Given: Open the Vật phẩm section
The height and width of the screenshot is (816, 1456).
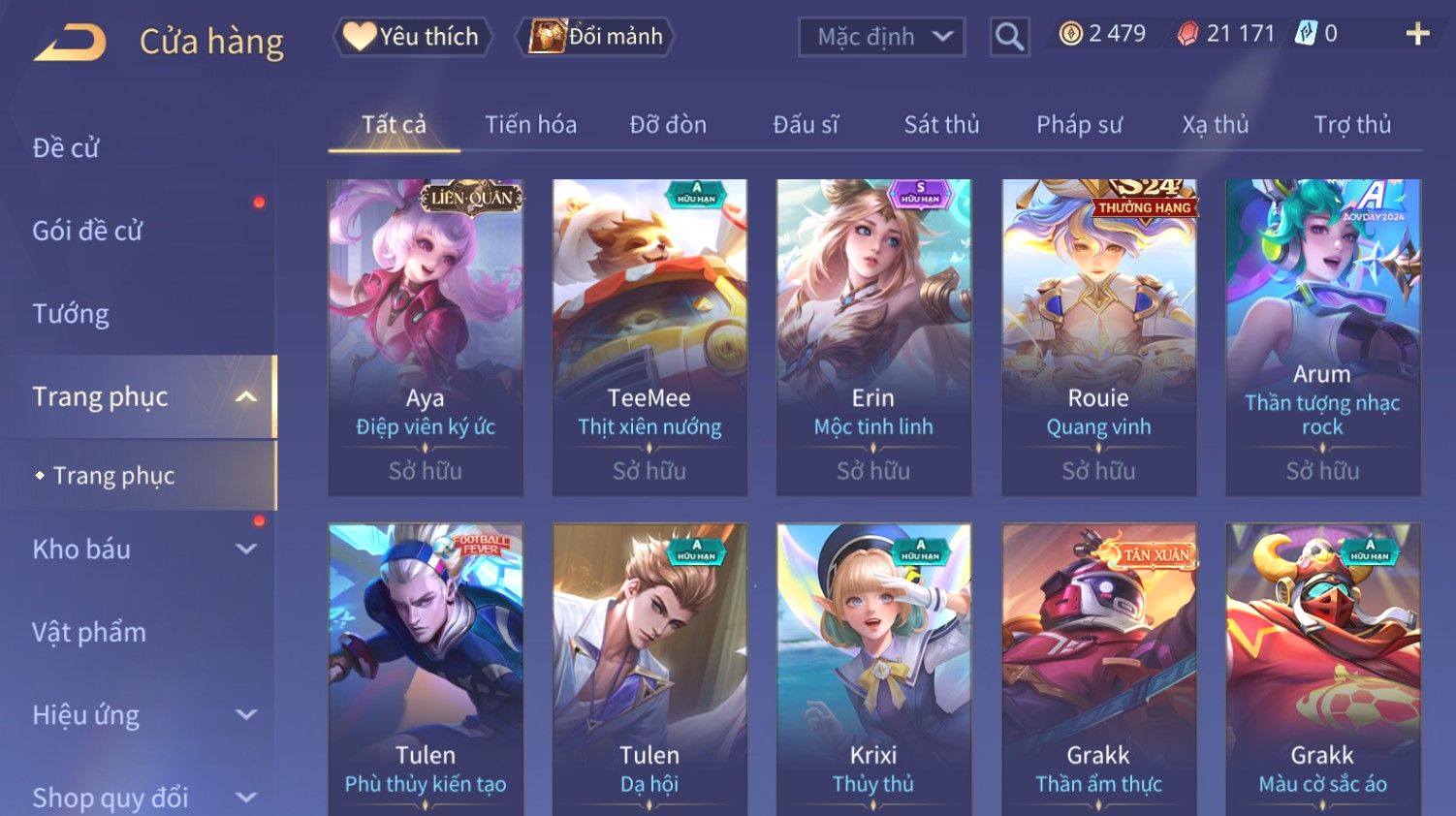Looking at the screenshot, I should pyautogui.click(x=89, y=633).
